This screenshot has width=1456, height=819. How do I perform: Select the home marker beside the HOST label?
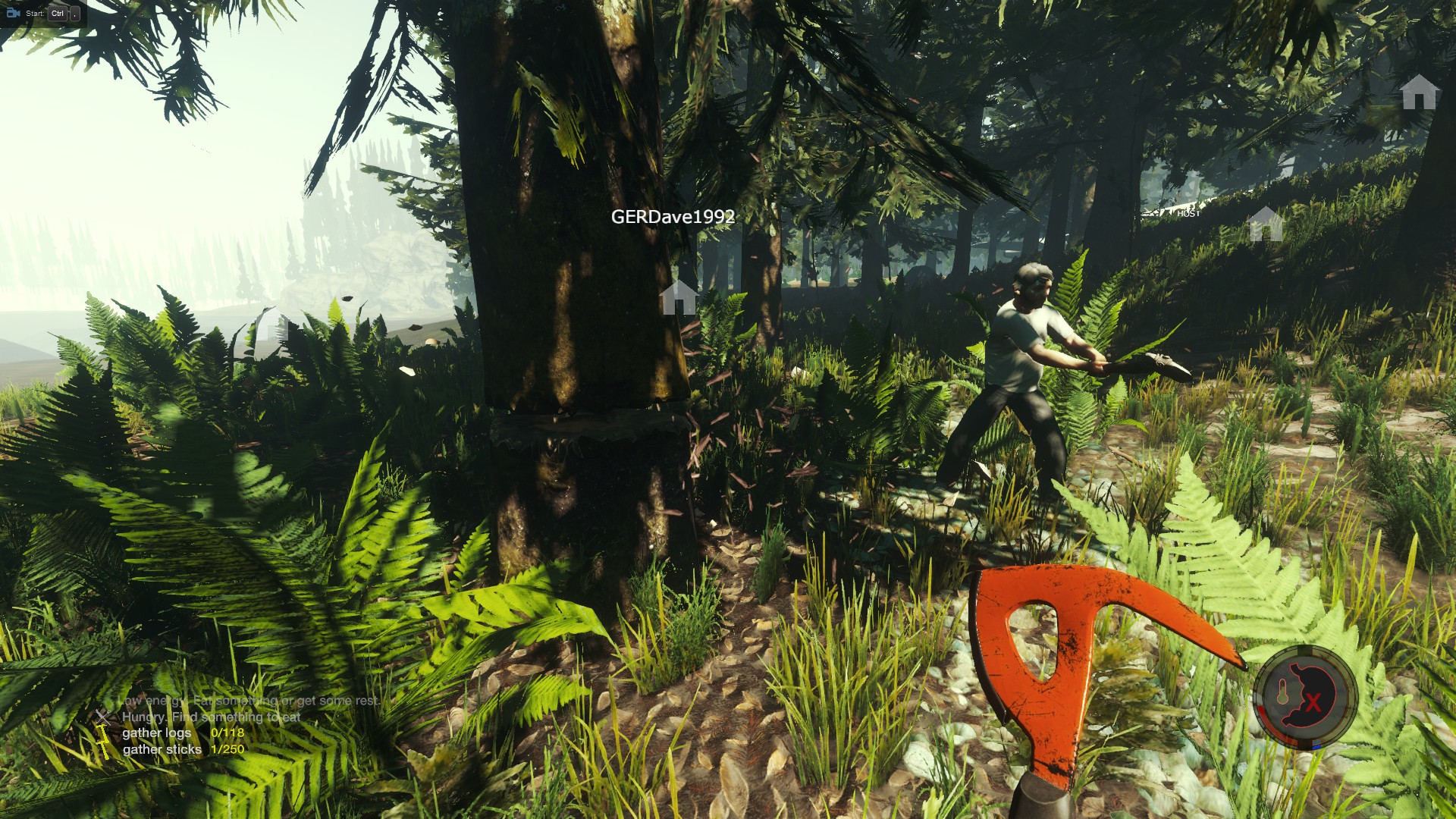pyautogui.click(x=1264, y=224)
